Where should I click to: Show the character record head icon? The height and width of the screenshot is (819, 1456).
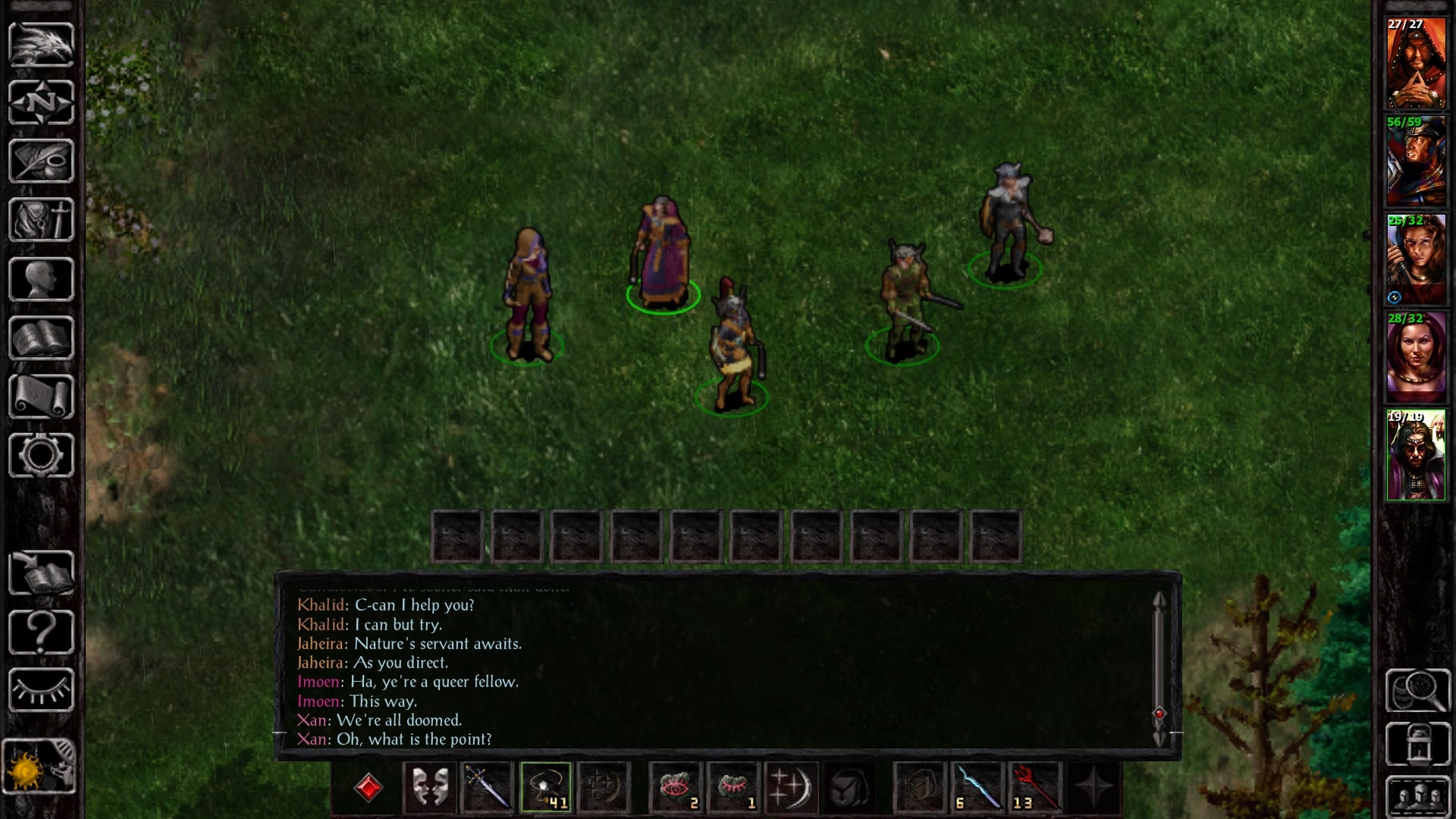tap(41, 279)
